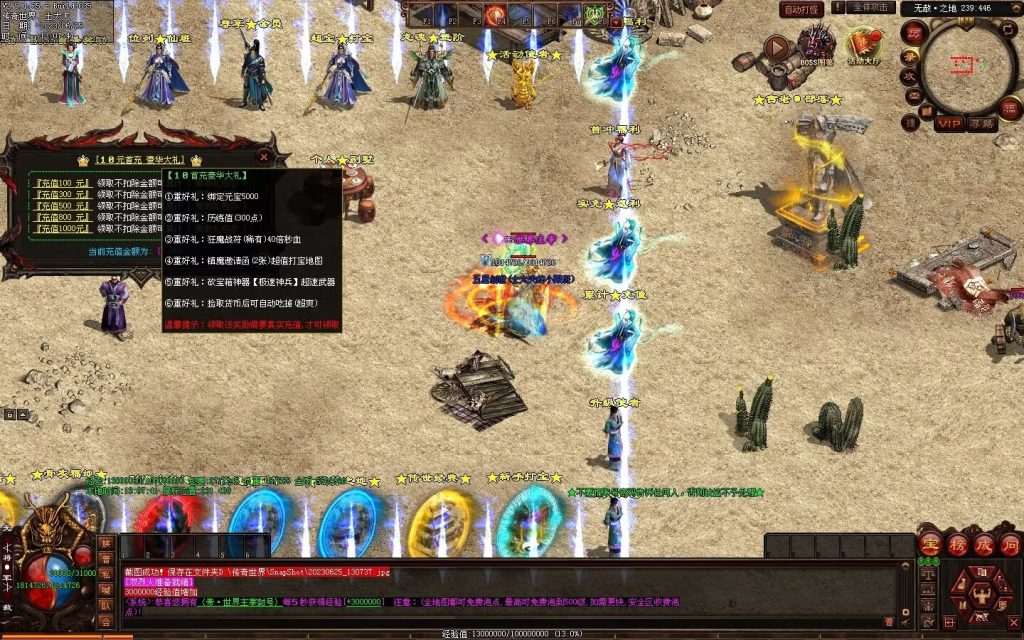
Task: Switch chat to the 喊 shout channel
Action: (x=105, y=589)
